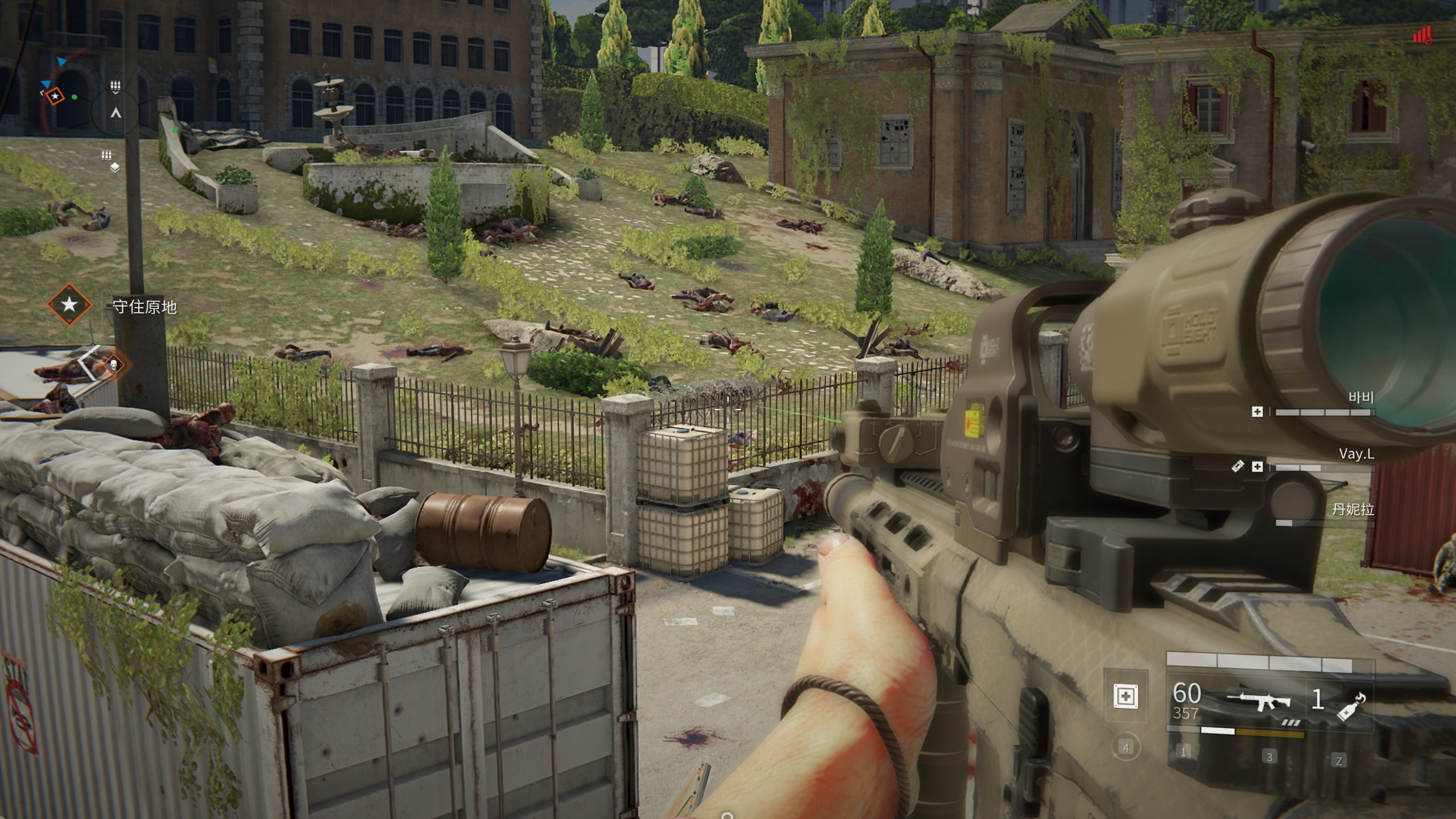Select the medkit slot icon
1456x819 pixels.
pos(1126,696)
